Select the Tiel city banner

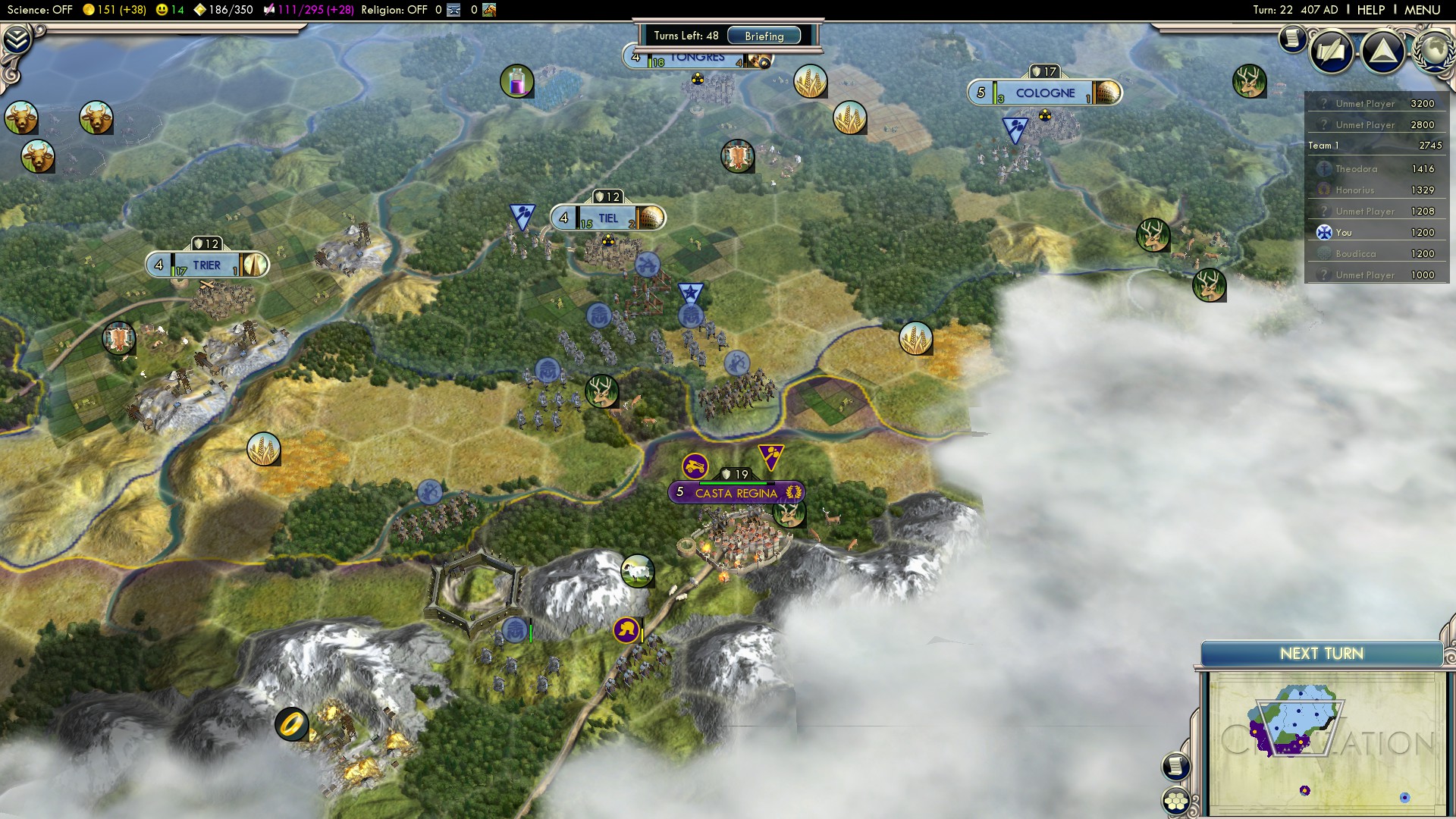click(x=608, y=218)
